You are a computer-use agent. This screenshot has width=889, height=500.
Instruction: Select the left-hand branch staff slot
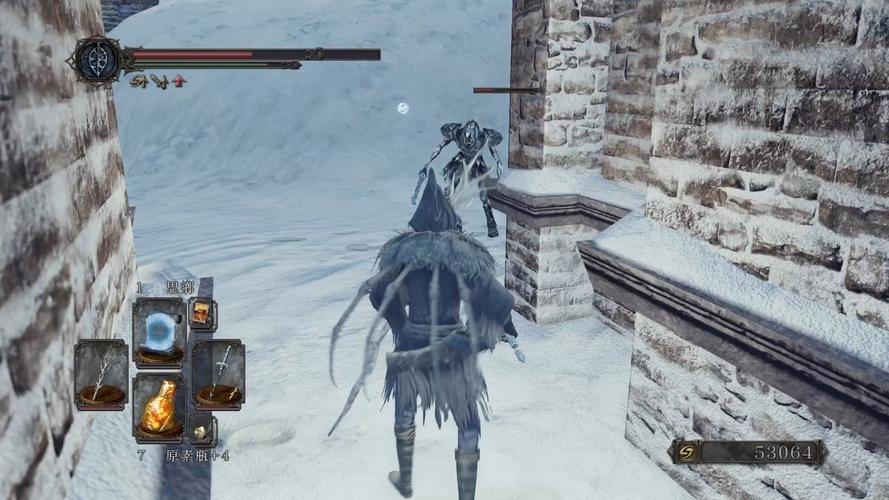[100, 373]
